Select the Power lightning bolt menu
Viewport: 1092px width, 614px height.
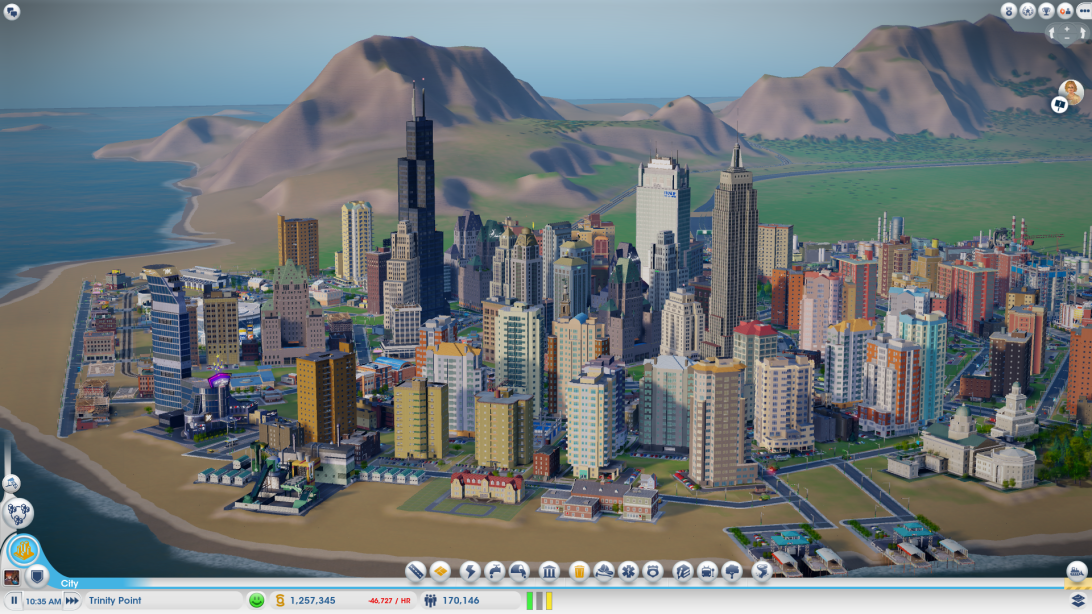[470, 571]
